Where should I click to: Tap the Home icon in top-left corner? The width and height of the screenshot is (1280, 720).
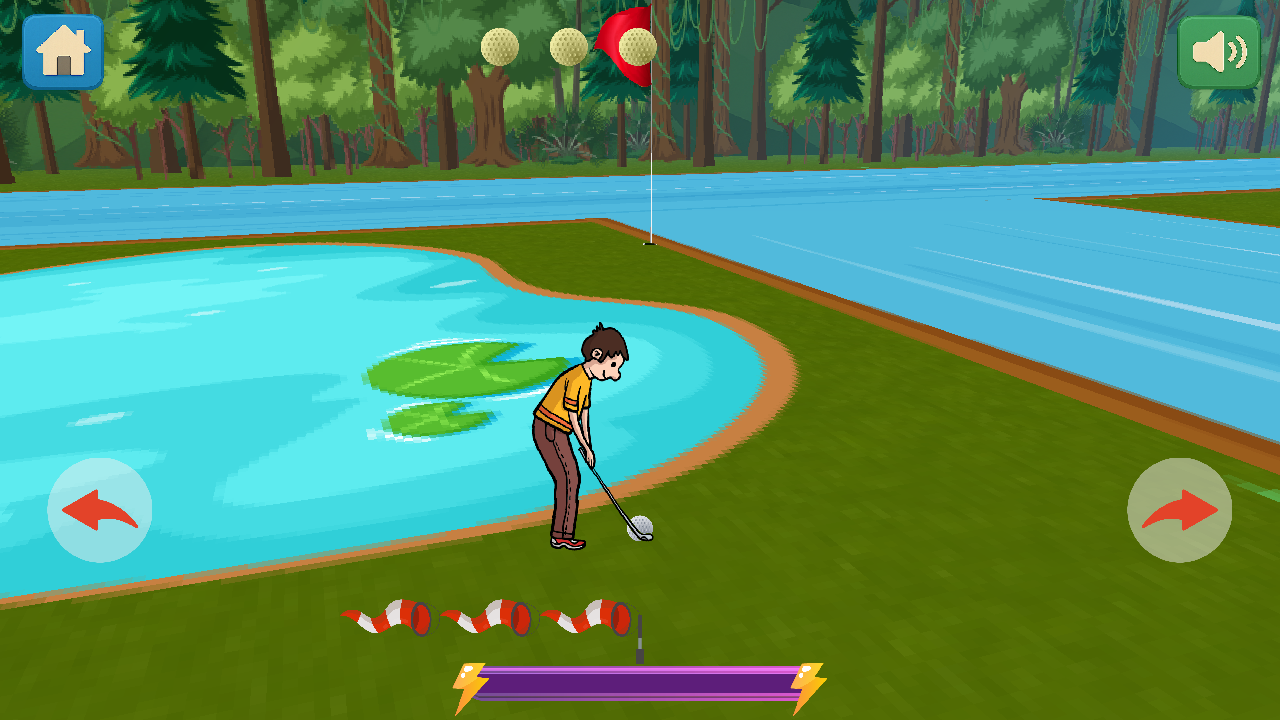[x=62, y=50]
